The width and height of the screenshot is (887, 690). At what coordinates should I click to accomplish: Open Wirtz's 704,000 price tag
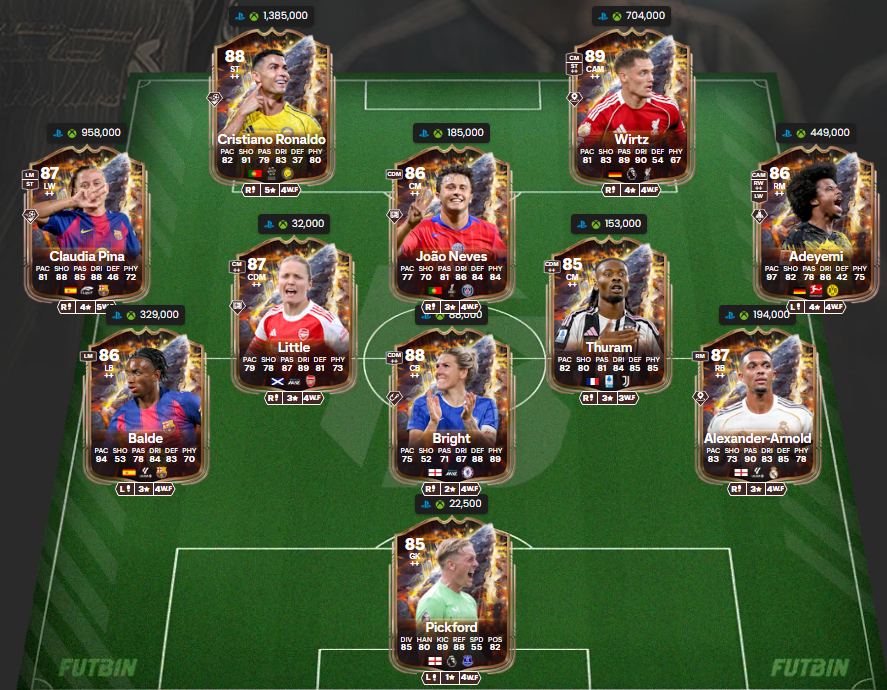[632, 16]
